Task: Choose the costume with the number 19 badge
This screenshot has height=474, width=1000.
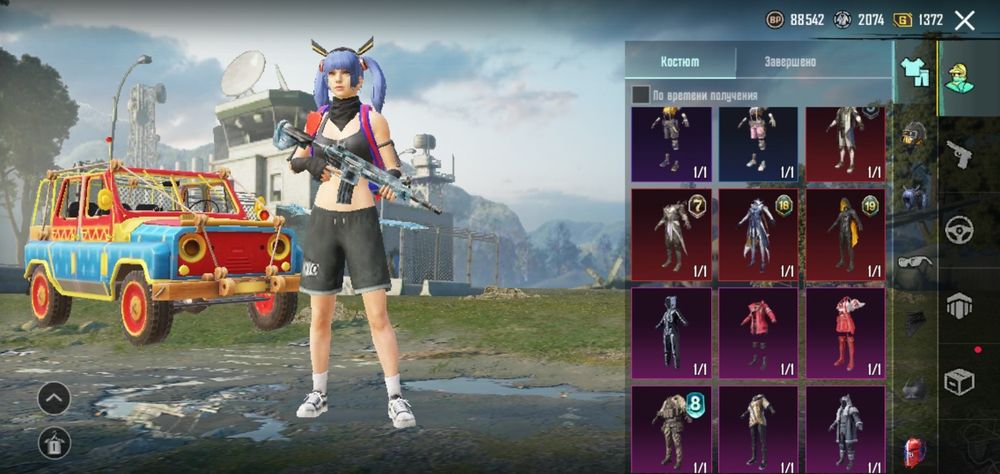Action: (x=845, y=235)
